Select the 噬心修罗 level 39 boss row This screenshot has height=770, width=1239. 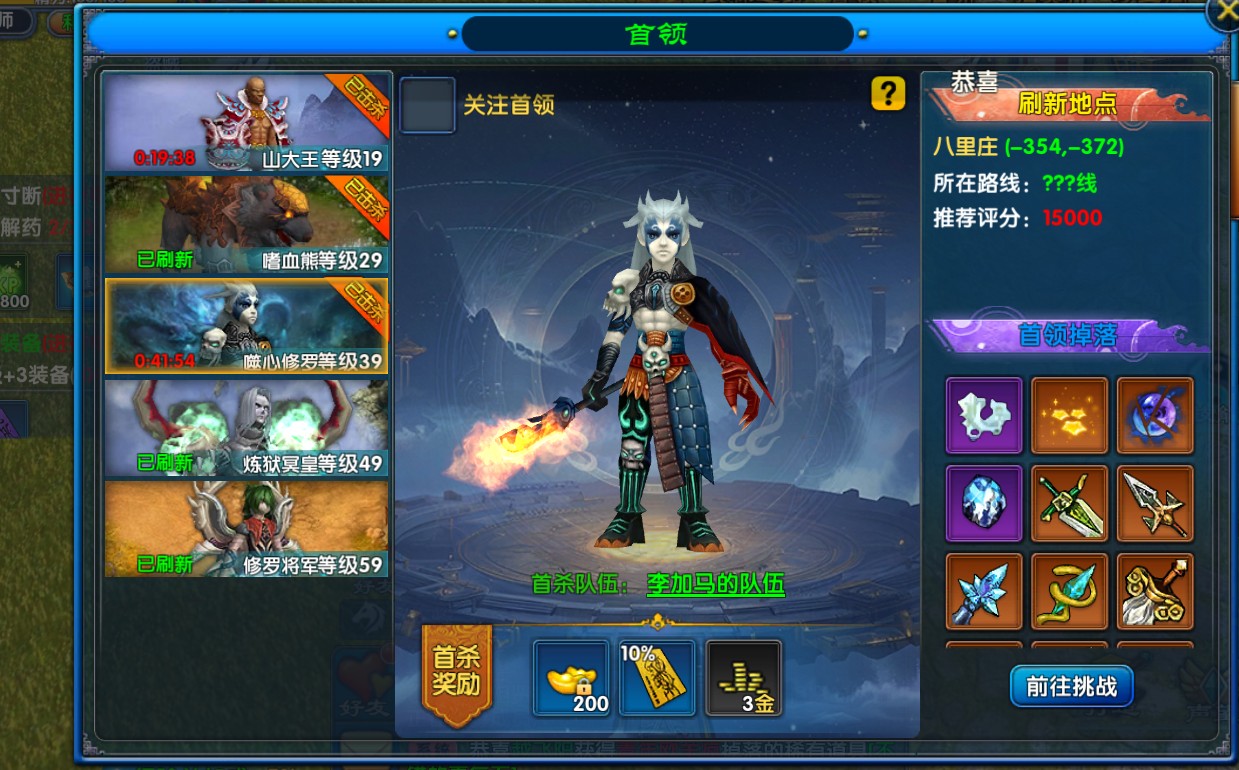click(246, 326)
